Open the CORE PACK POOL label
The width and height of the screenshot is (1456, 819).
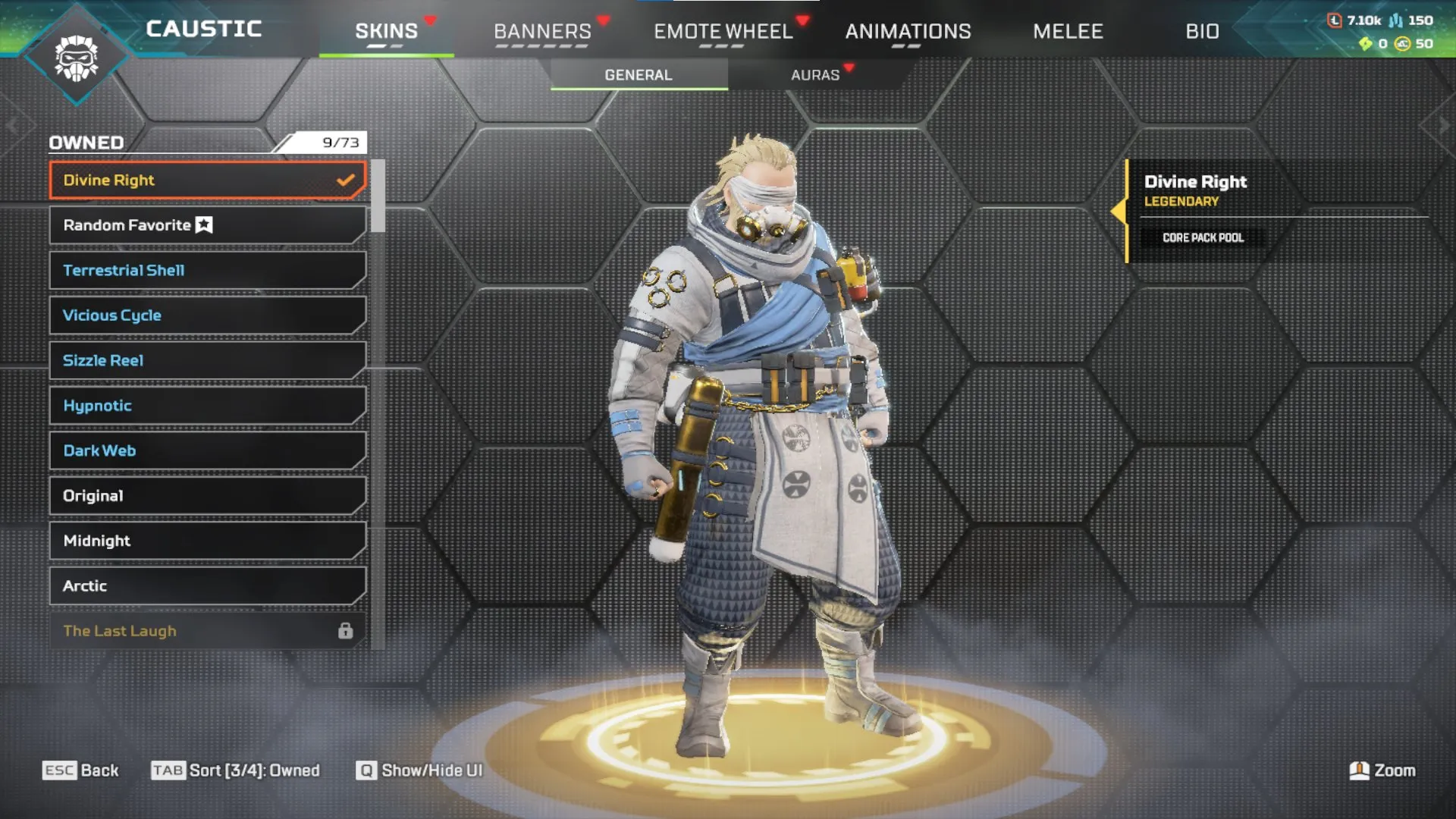click(x=1203, y=237)
